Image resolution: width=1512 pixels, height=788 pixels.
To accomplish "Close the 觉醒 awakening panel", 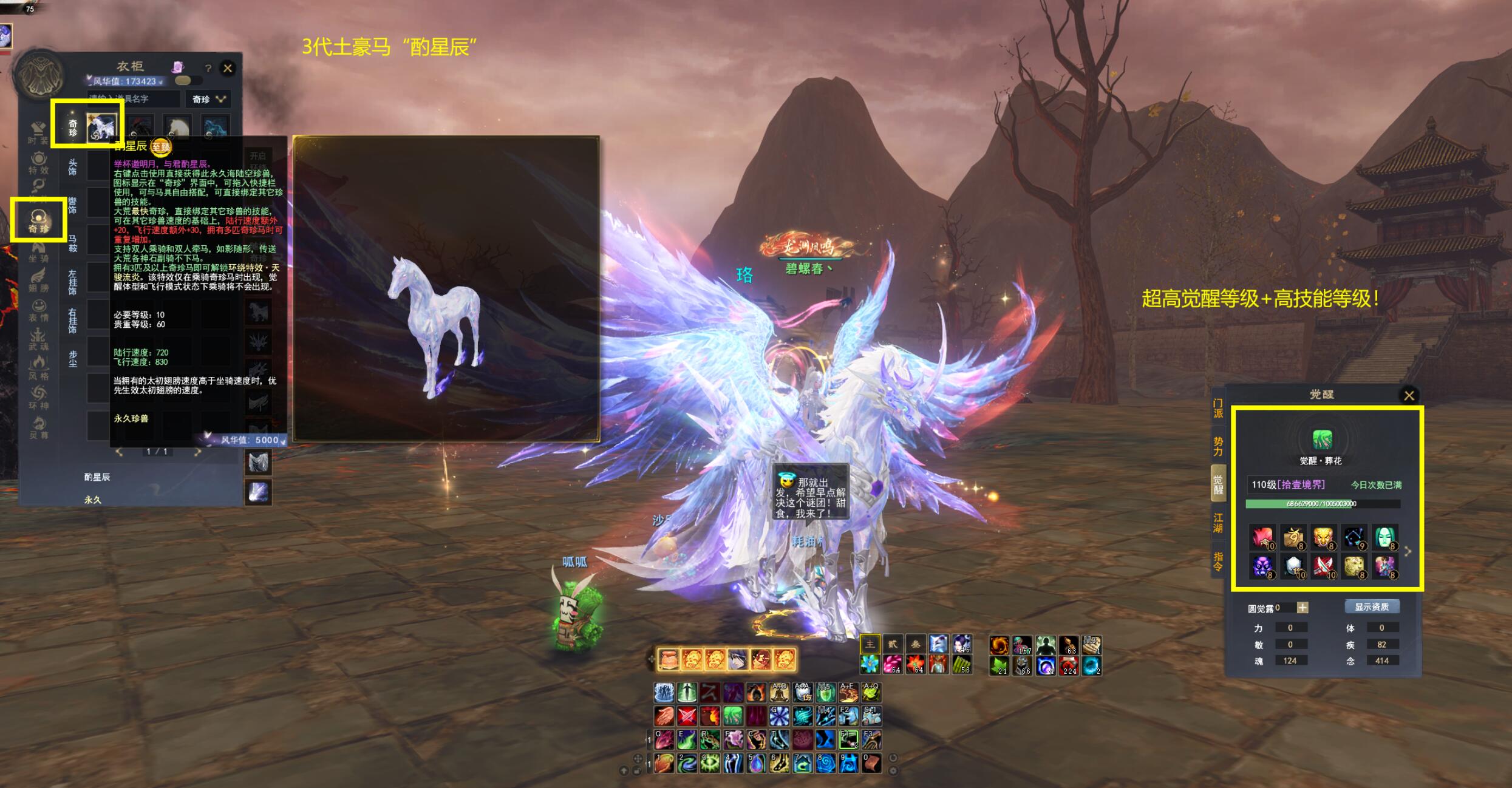I will (x=1409, y=396).
